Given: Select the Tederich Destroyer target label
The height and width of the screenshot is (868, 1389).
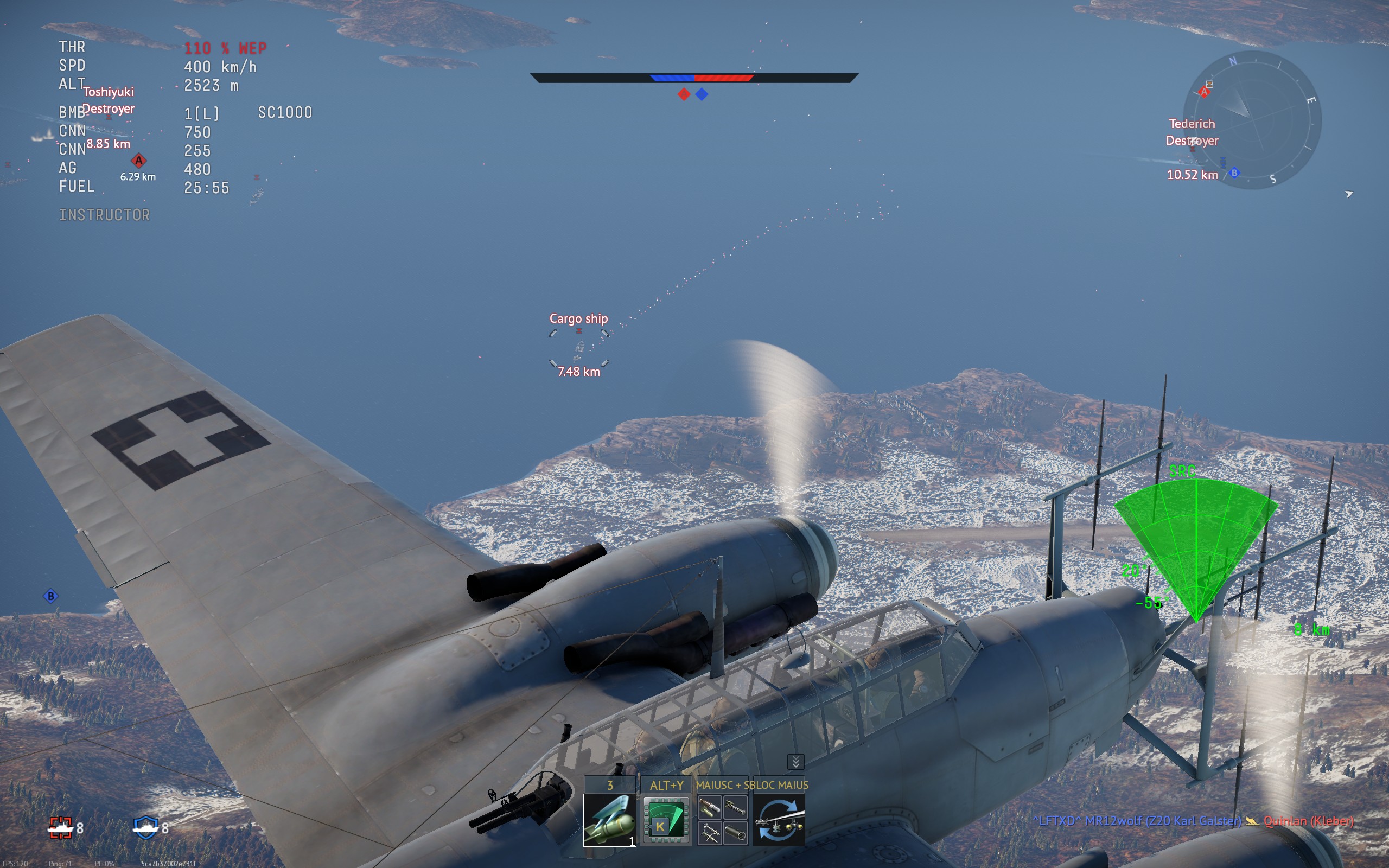Looking at the screenshot, I should (x=1192, y=132).
